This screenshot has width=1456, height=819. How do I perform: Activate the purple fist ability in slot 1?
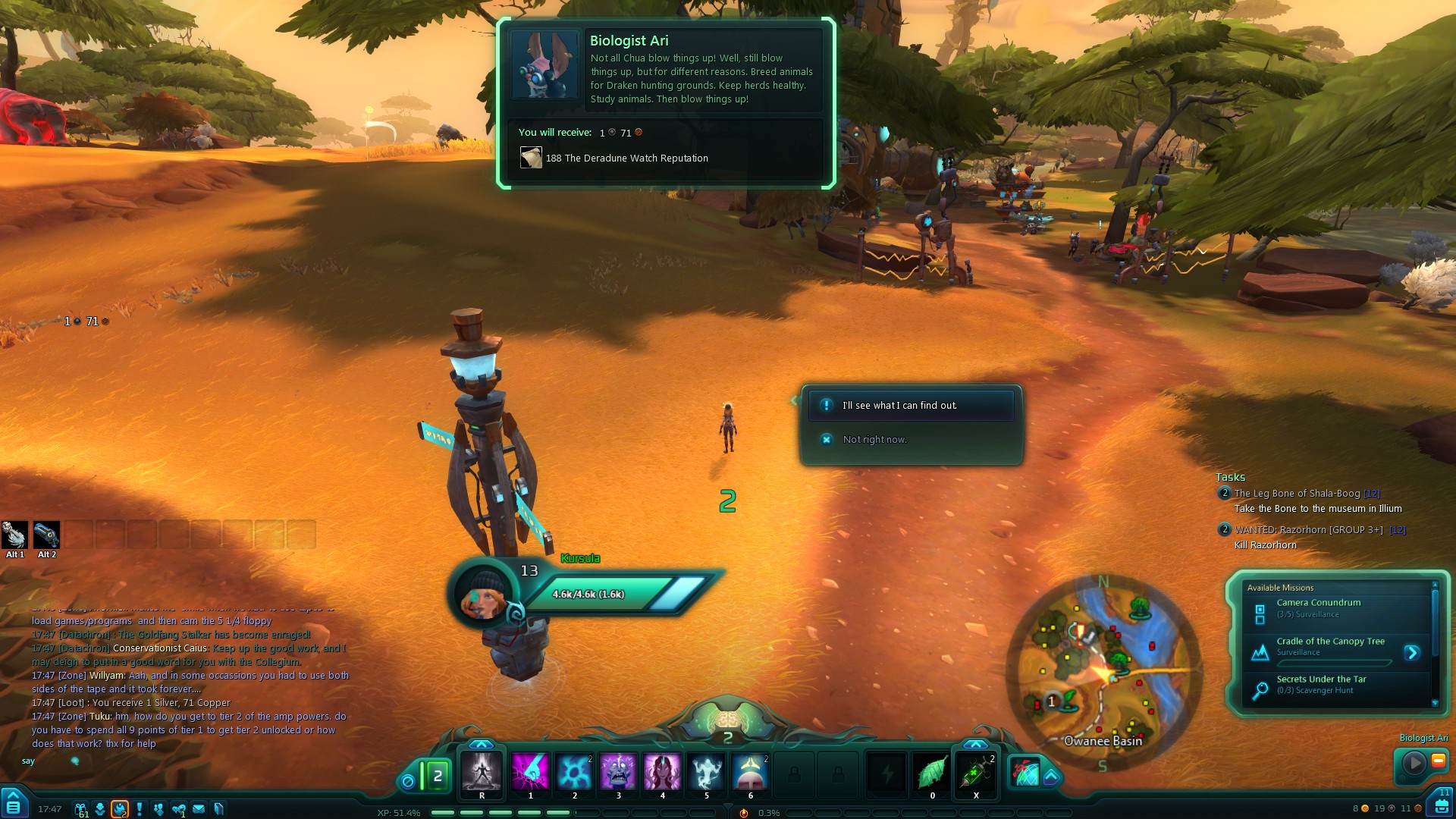(530, 773)
